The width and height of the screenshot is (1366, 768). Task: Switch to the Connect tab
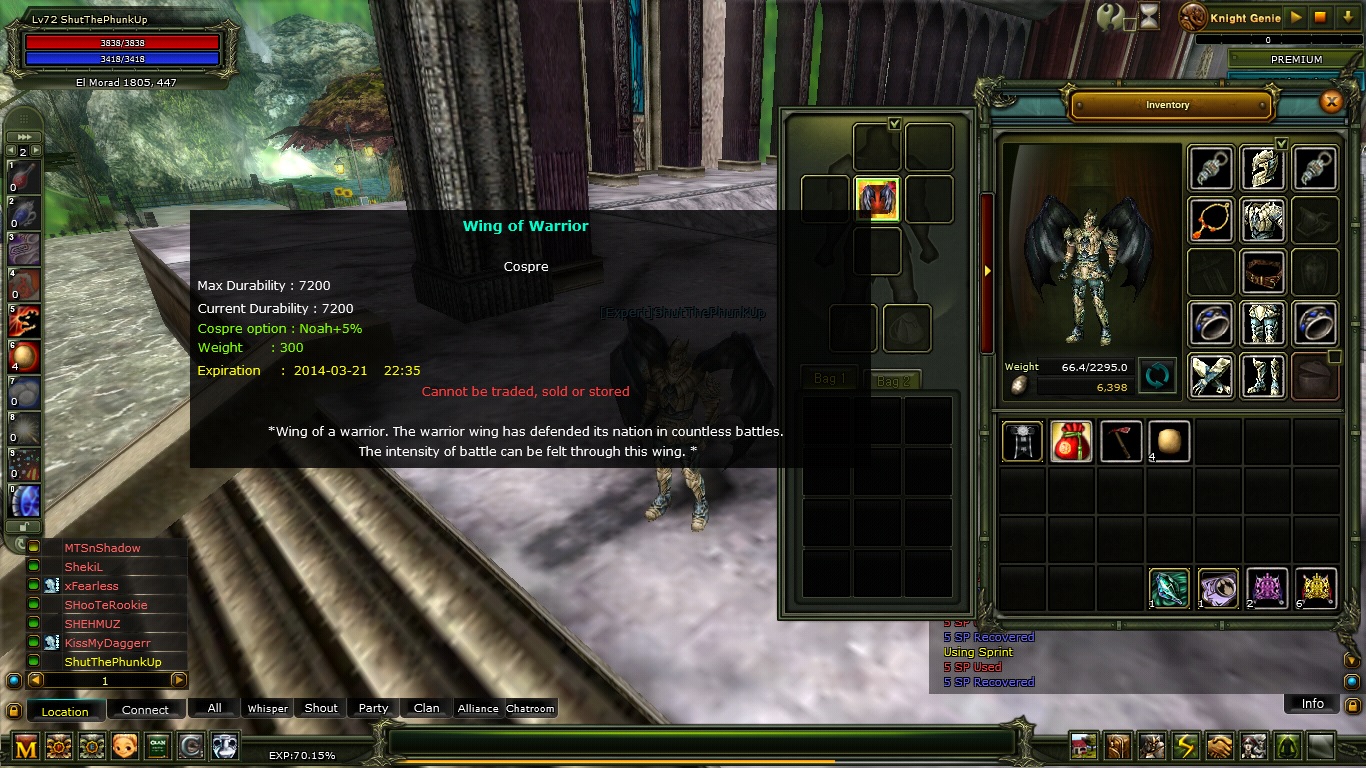tap(145, 710)
